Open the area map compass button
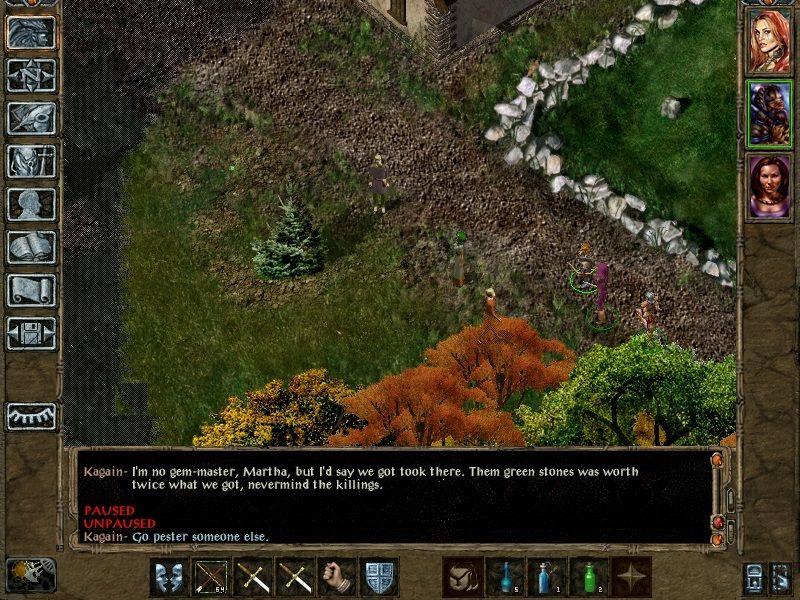Image resolution: width=800 pixels, height=600 pixels. (31, 75)
